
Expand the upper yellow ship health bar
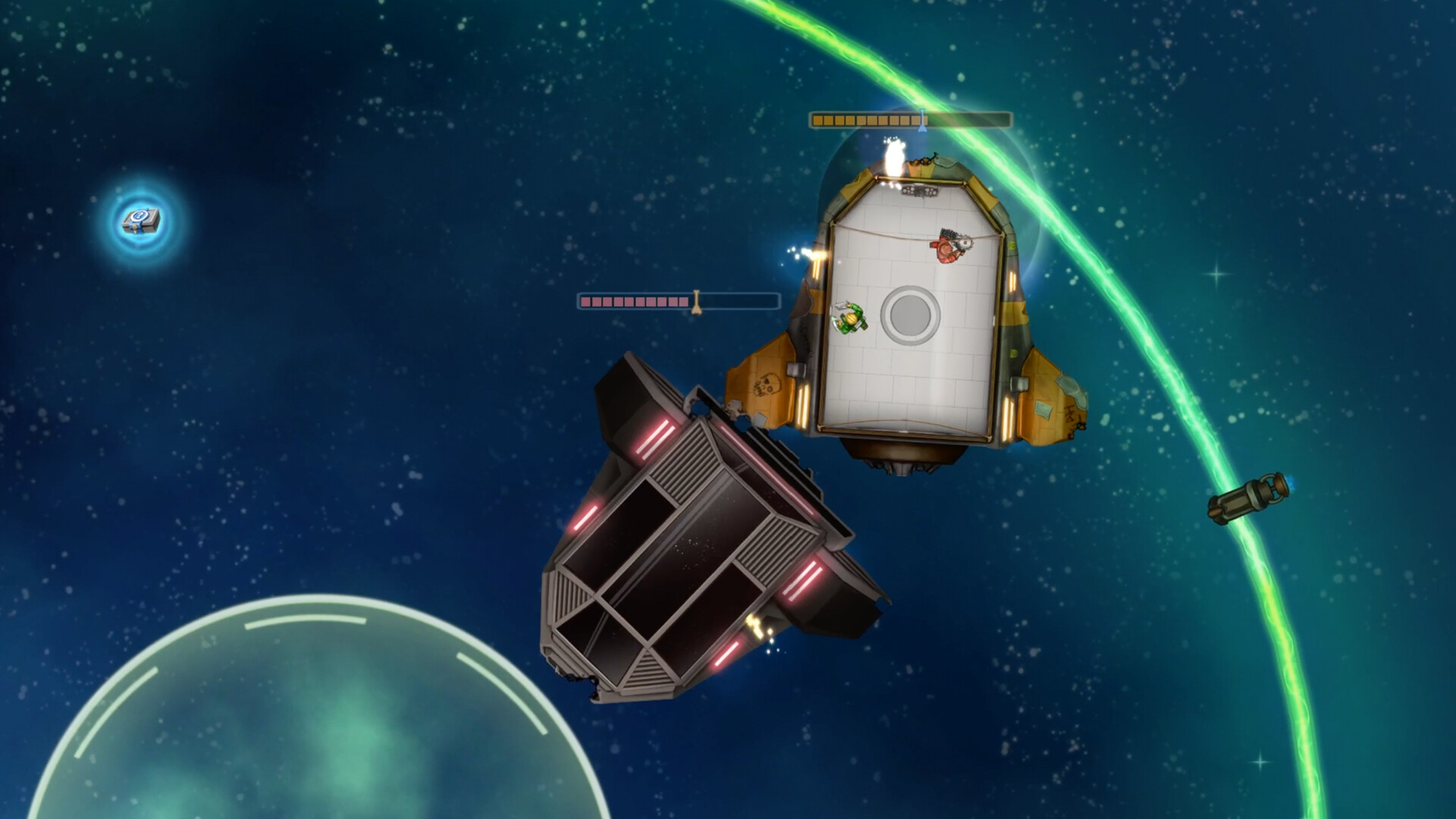click(910, 119)
